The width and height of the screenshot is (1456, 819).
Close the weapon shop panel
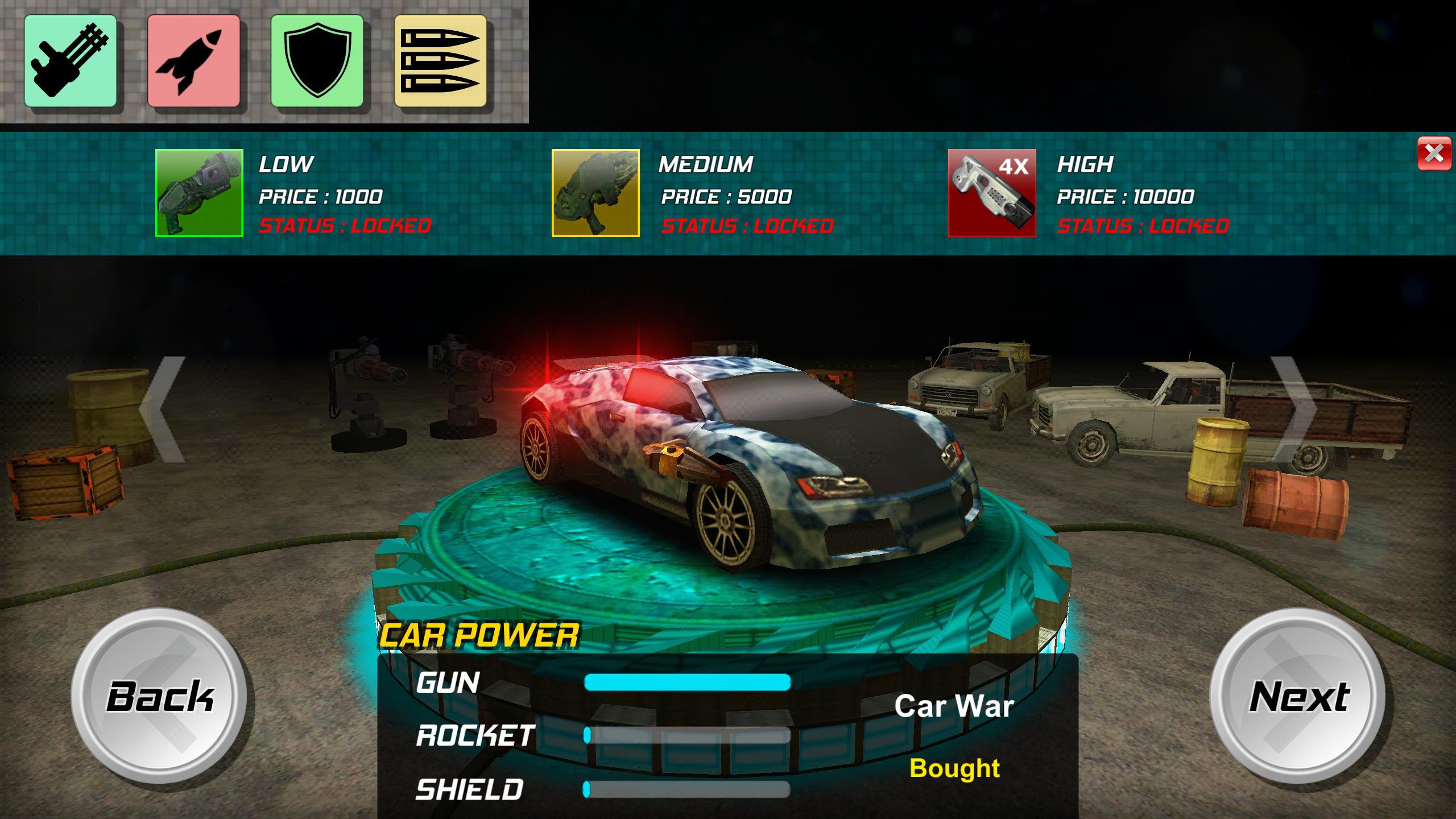[1434, 154]
